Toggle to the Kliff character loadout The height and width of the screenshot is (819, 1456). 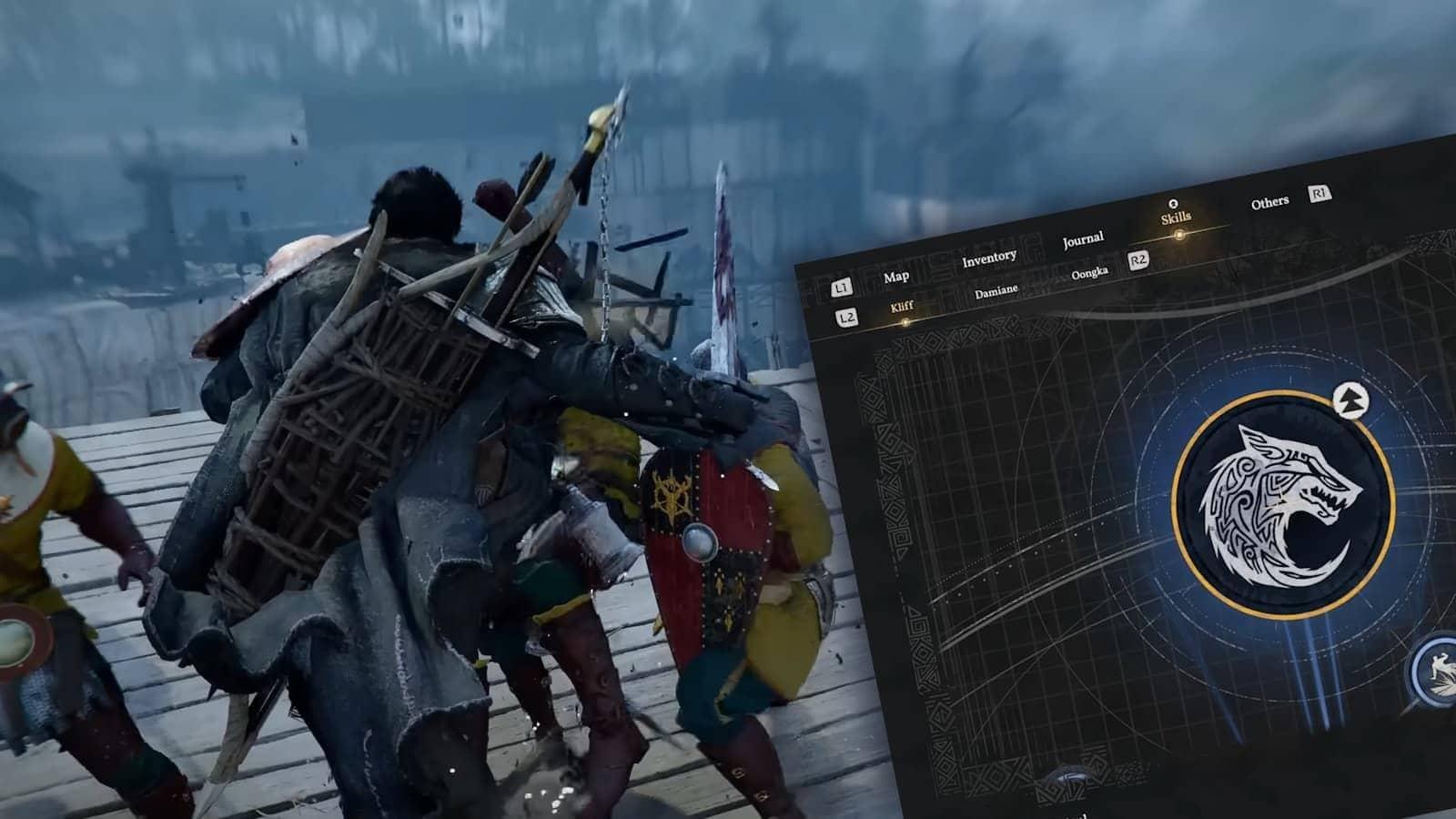click(900, 308)
